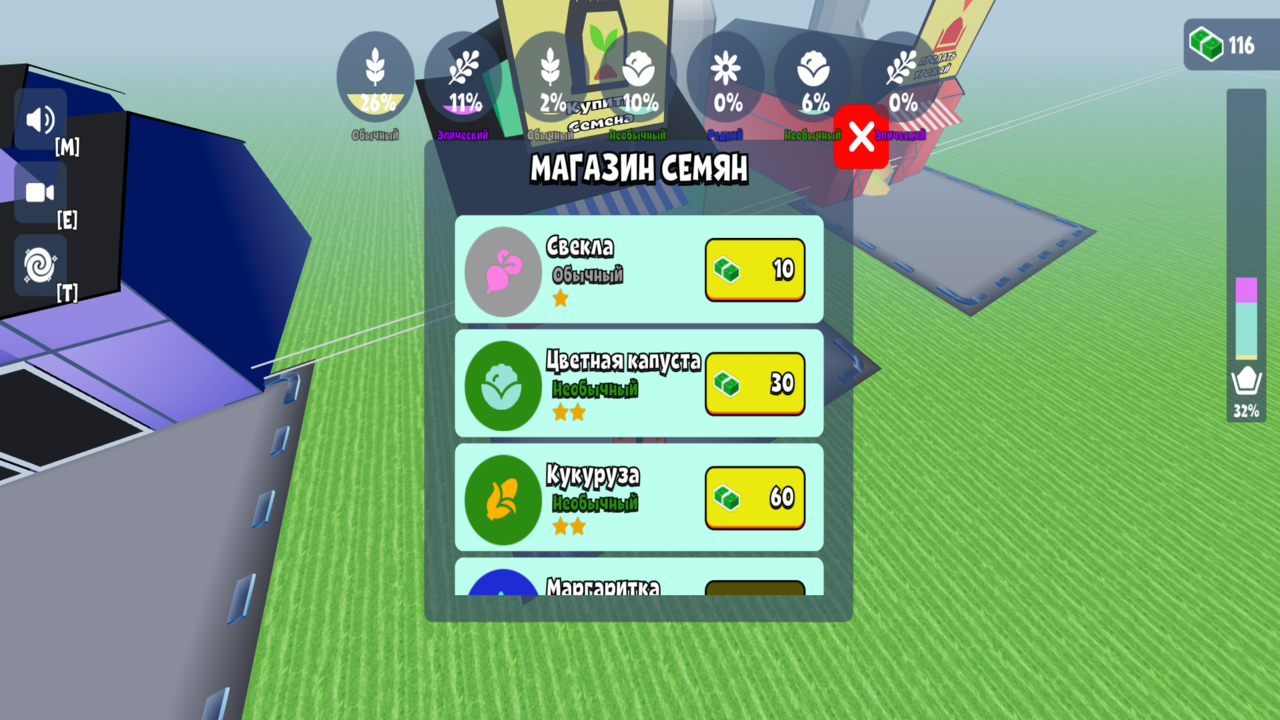Purchase Цветная капуста seeds for 30
Viewport: 1280px width, 720px height.
click(x=755, y=383)
